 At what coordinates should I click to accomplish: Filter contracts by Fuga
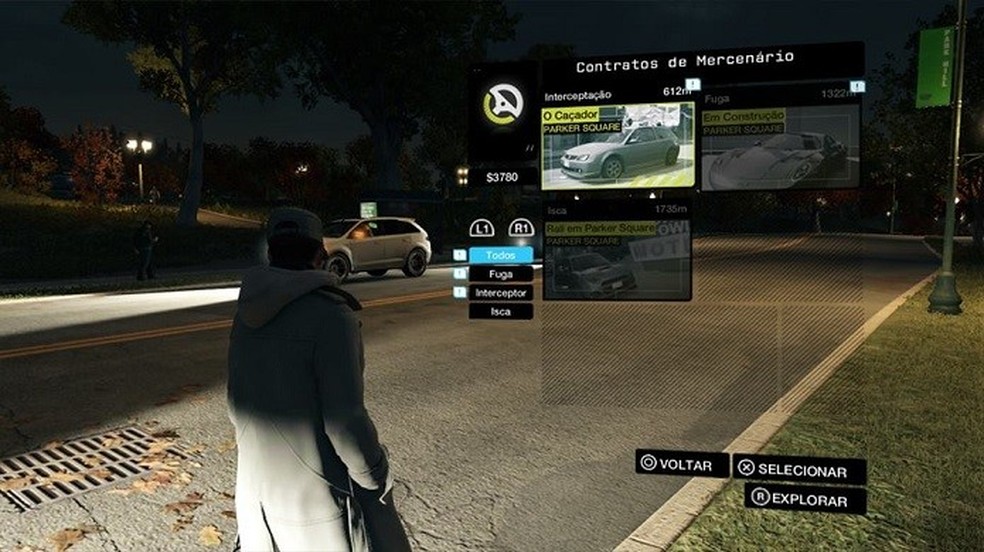tap(500, 274)
